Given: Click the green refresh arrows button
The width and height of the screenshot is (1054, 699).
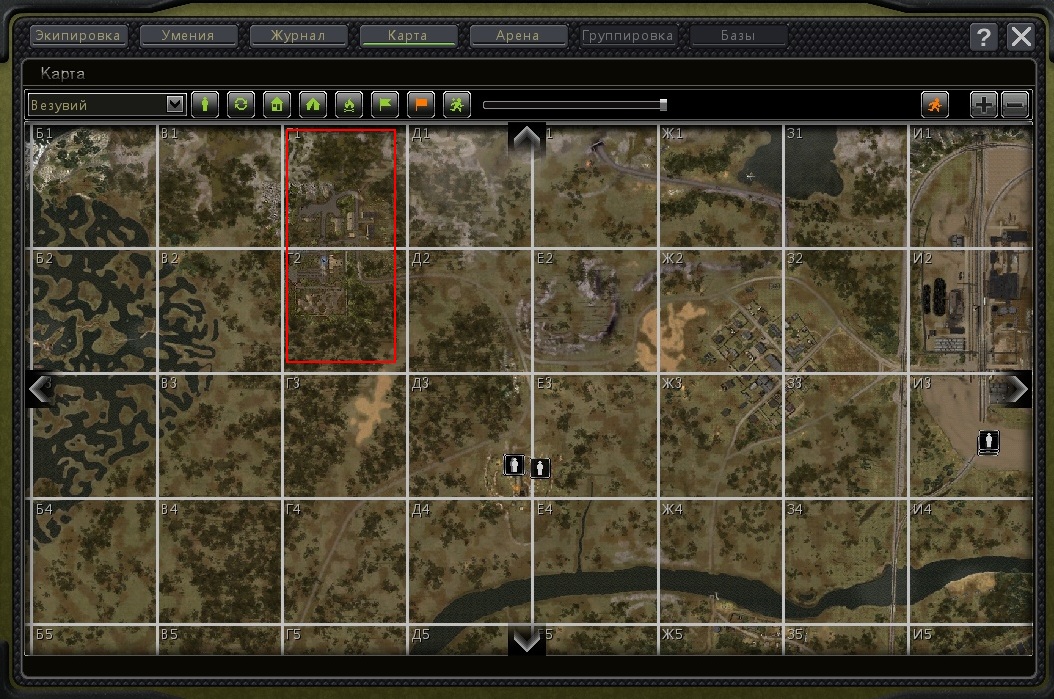Looking at the screenshot, I should tap(241, 103).
